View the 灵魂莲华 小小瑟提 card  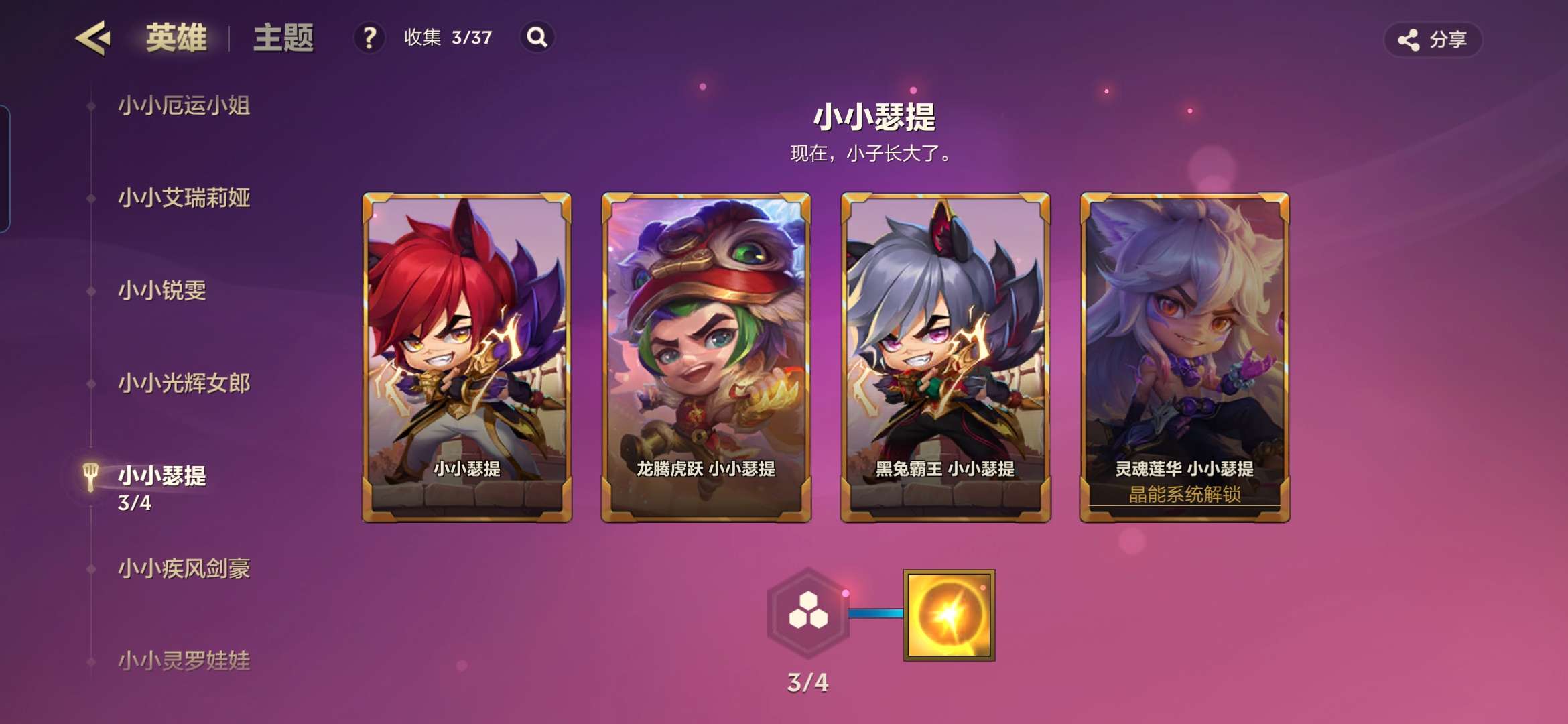pyautogui.click(x=1185, y=357)
